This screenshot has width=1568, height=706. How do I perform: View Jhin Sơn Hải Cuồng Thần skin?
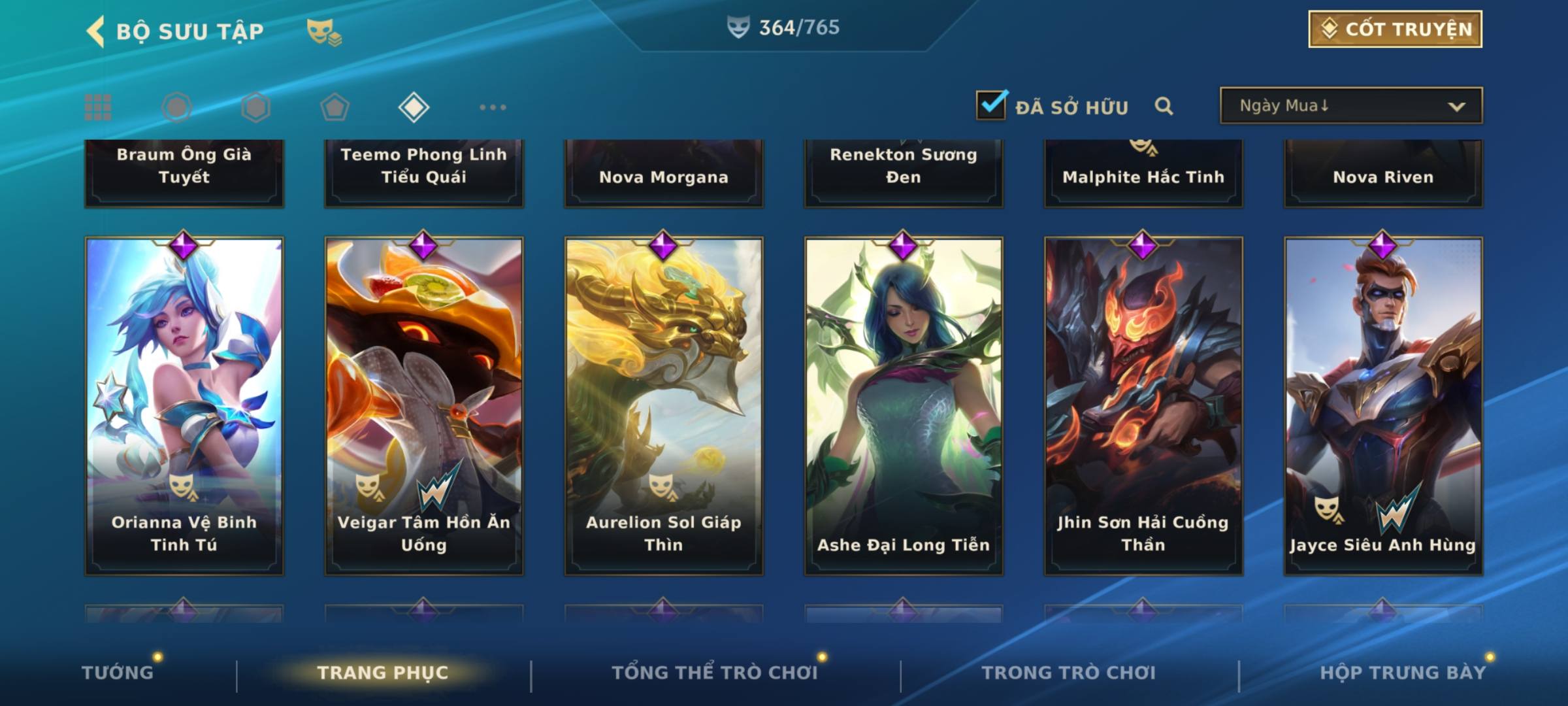[1143, 405]
